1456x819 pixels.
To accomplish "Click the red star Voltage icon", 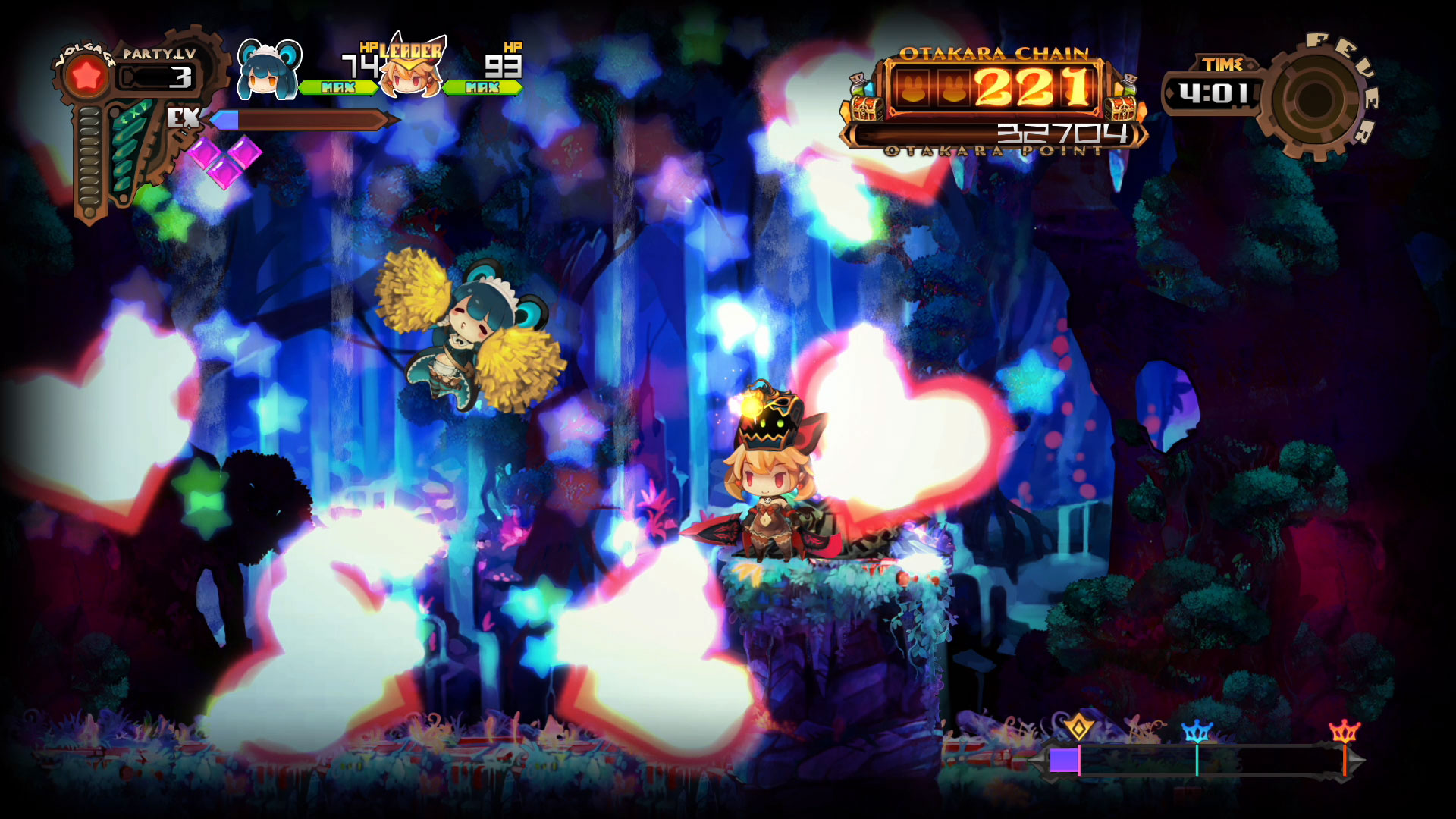I will [87, 76].
